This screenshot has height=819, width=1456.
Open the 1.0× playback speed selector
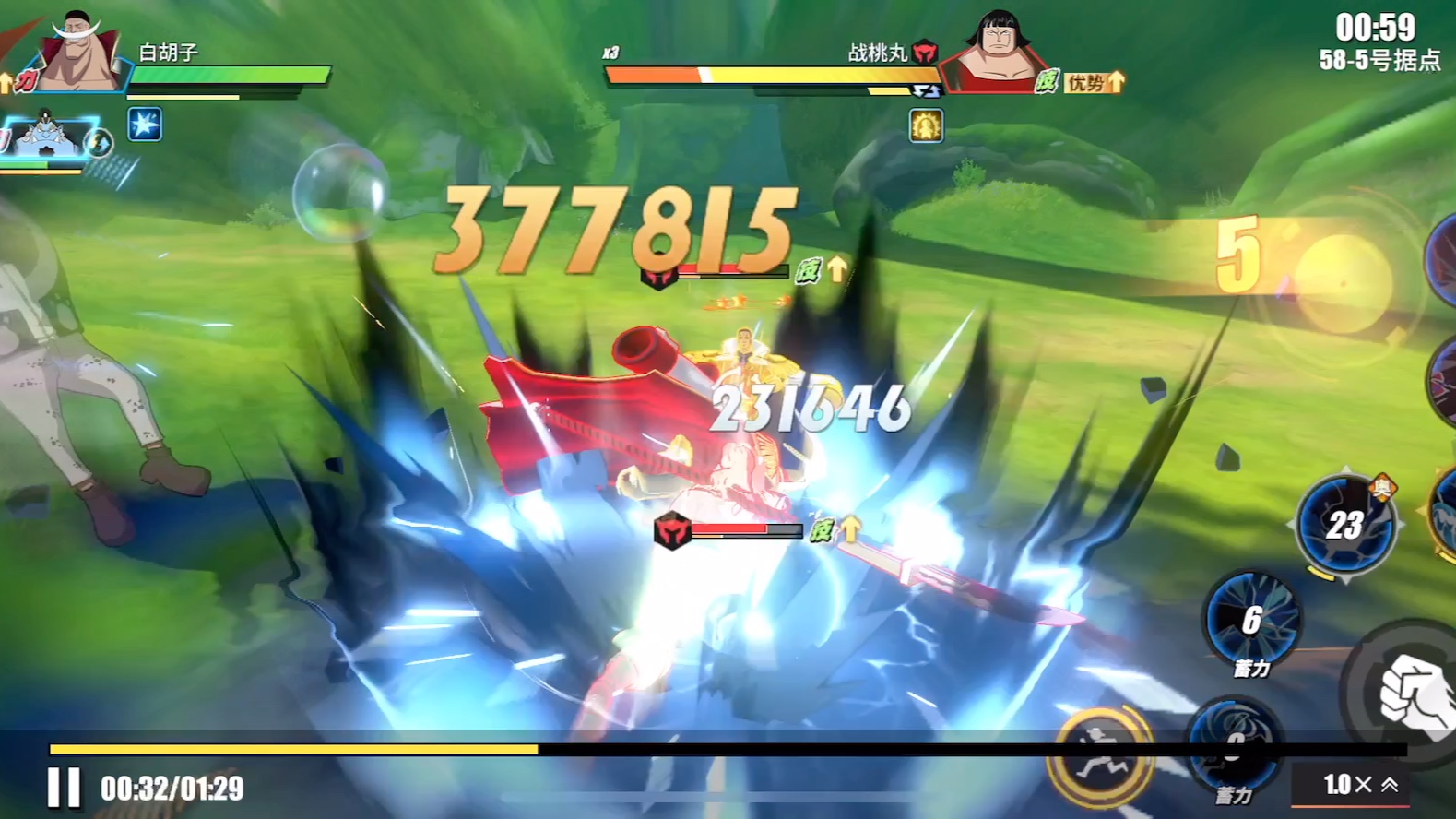pyautogui.click(x=1360, y=785)
